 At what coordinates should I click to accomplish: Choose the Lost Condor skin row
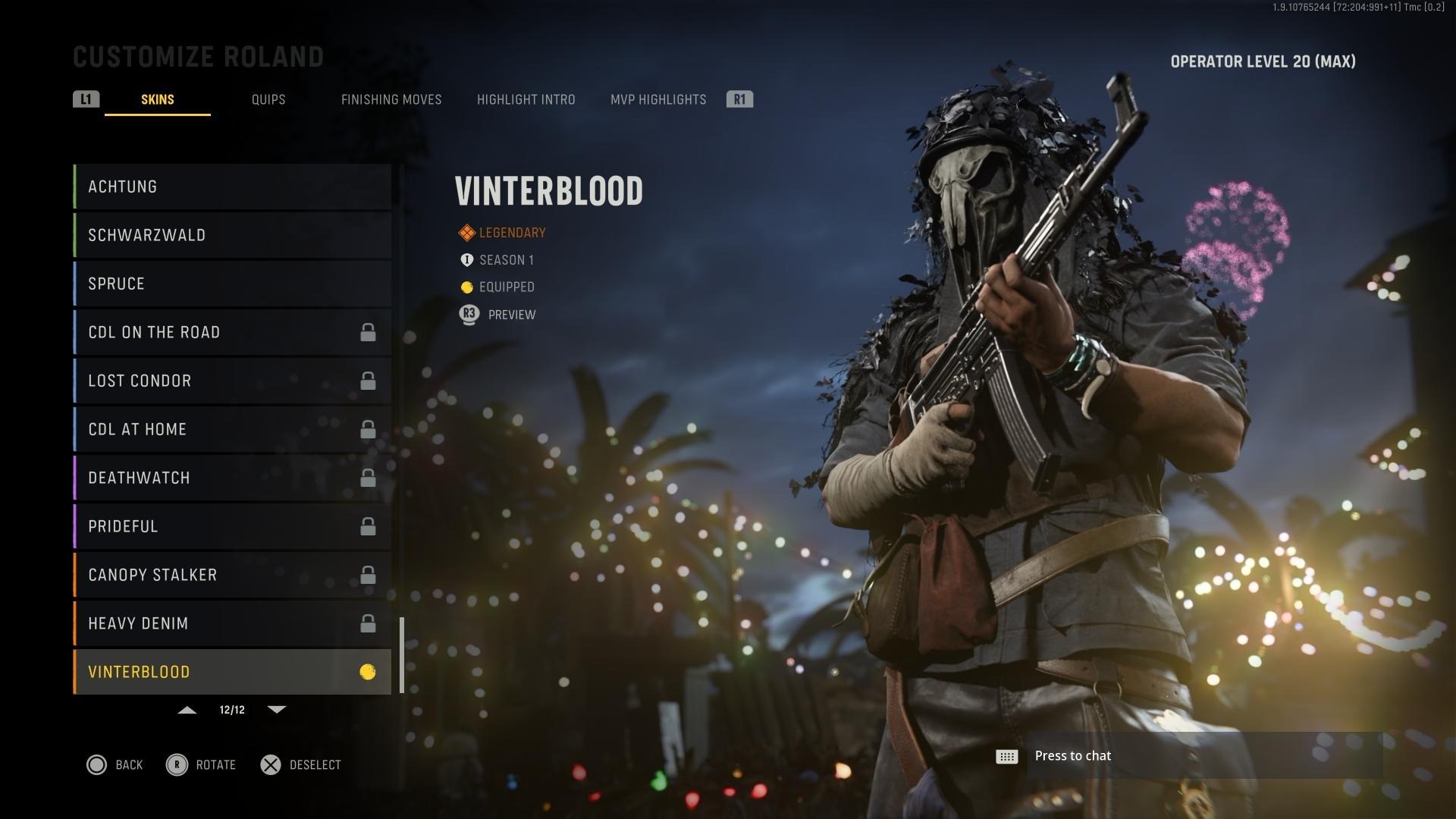pyautogui.click(x=232, y=381)
